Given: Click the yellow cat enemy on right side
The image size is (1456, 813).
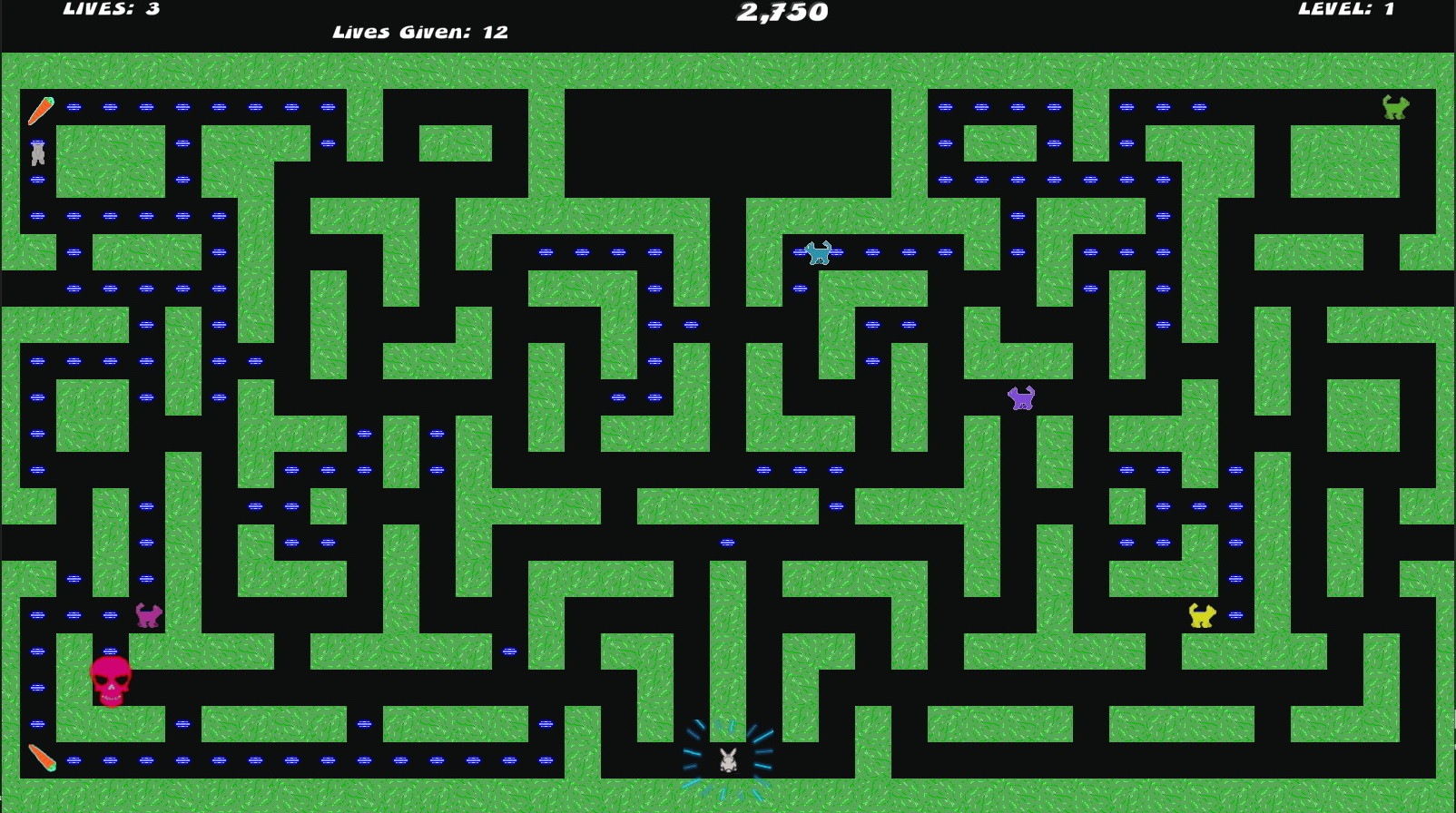Looking at the screenshot, I should pos(1200,616).
